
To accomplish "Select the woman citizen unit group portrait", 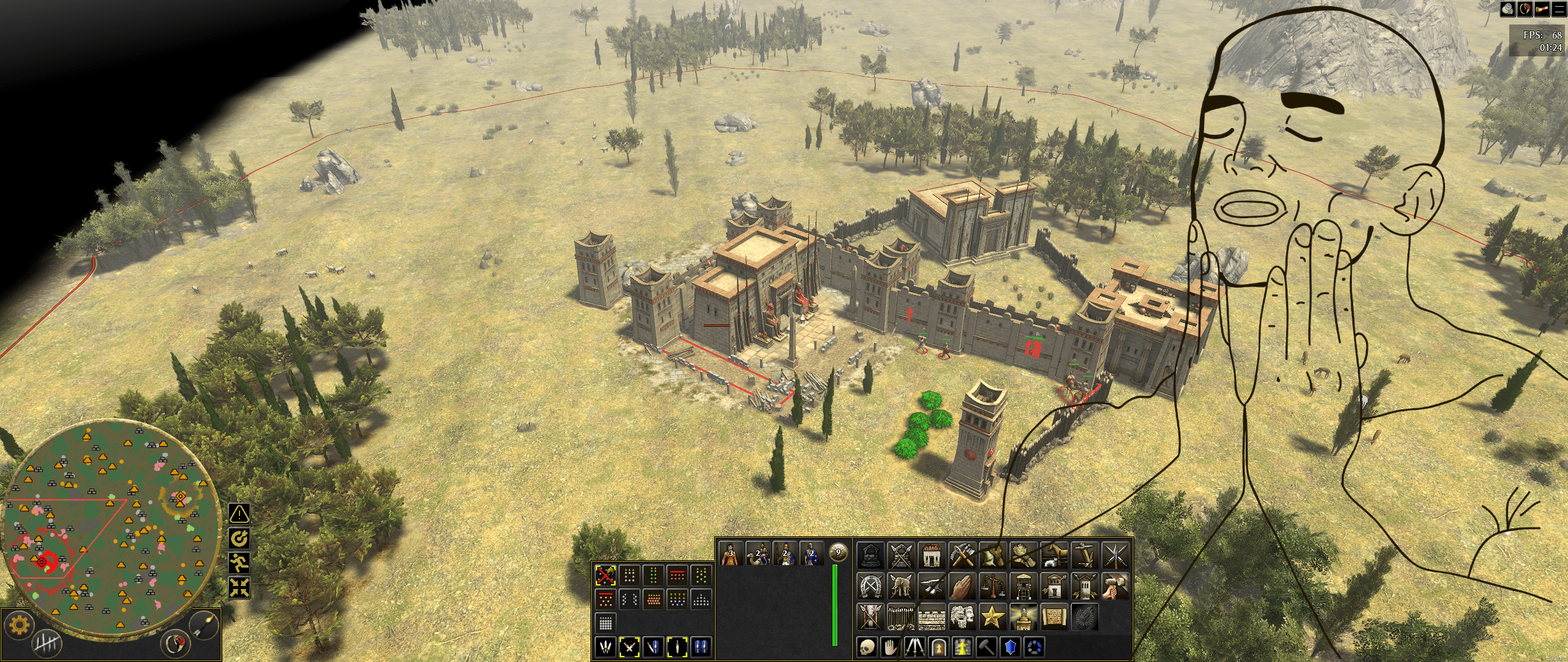I will pos(730,554).
